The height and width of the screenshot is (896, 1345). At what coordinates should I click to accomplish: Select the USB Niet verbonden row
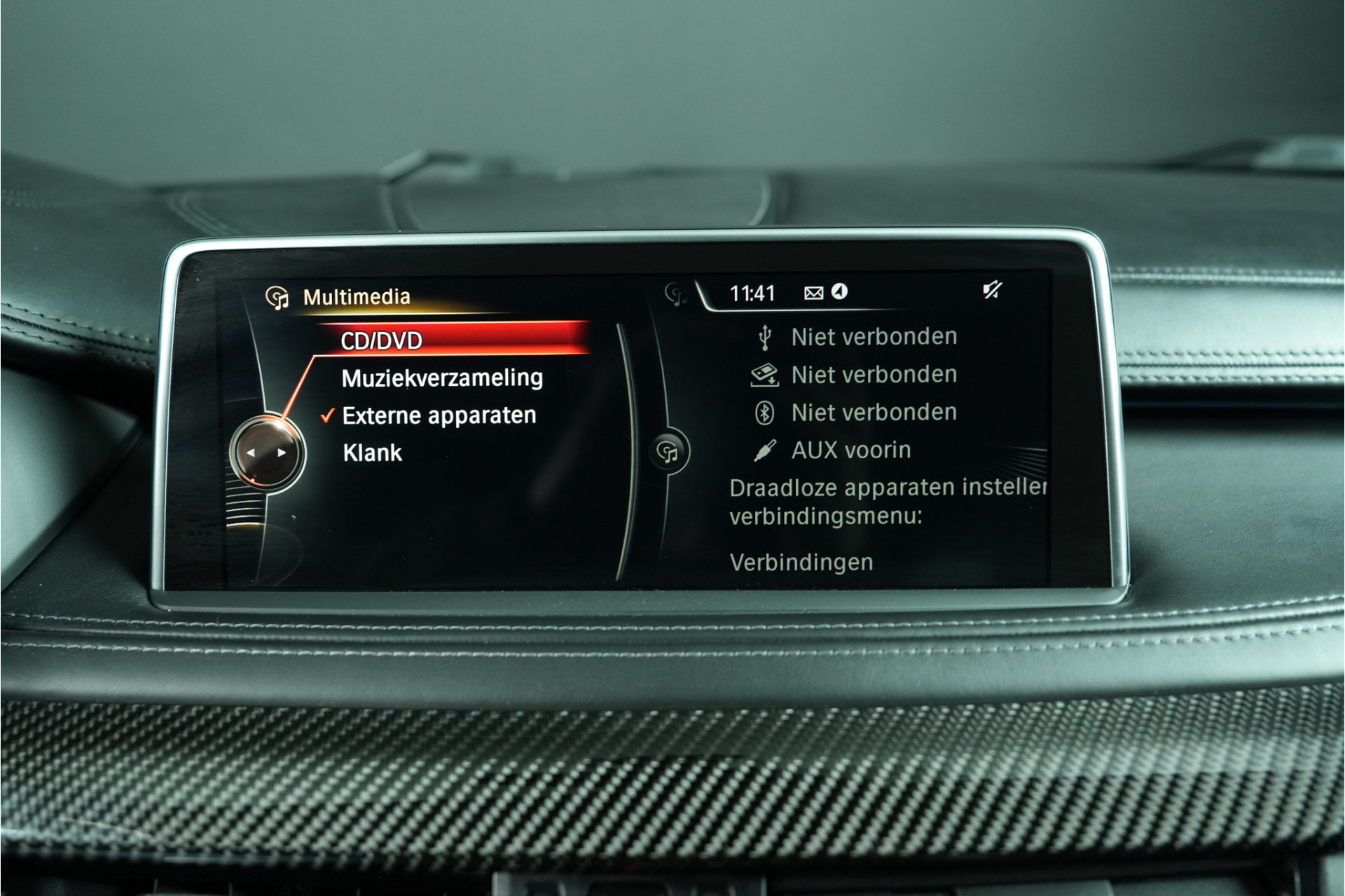point(873,337)
